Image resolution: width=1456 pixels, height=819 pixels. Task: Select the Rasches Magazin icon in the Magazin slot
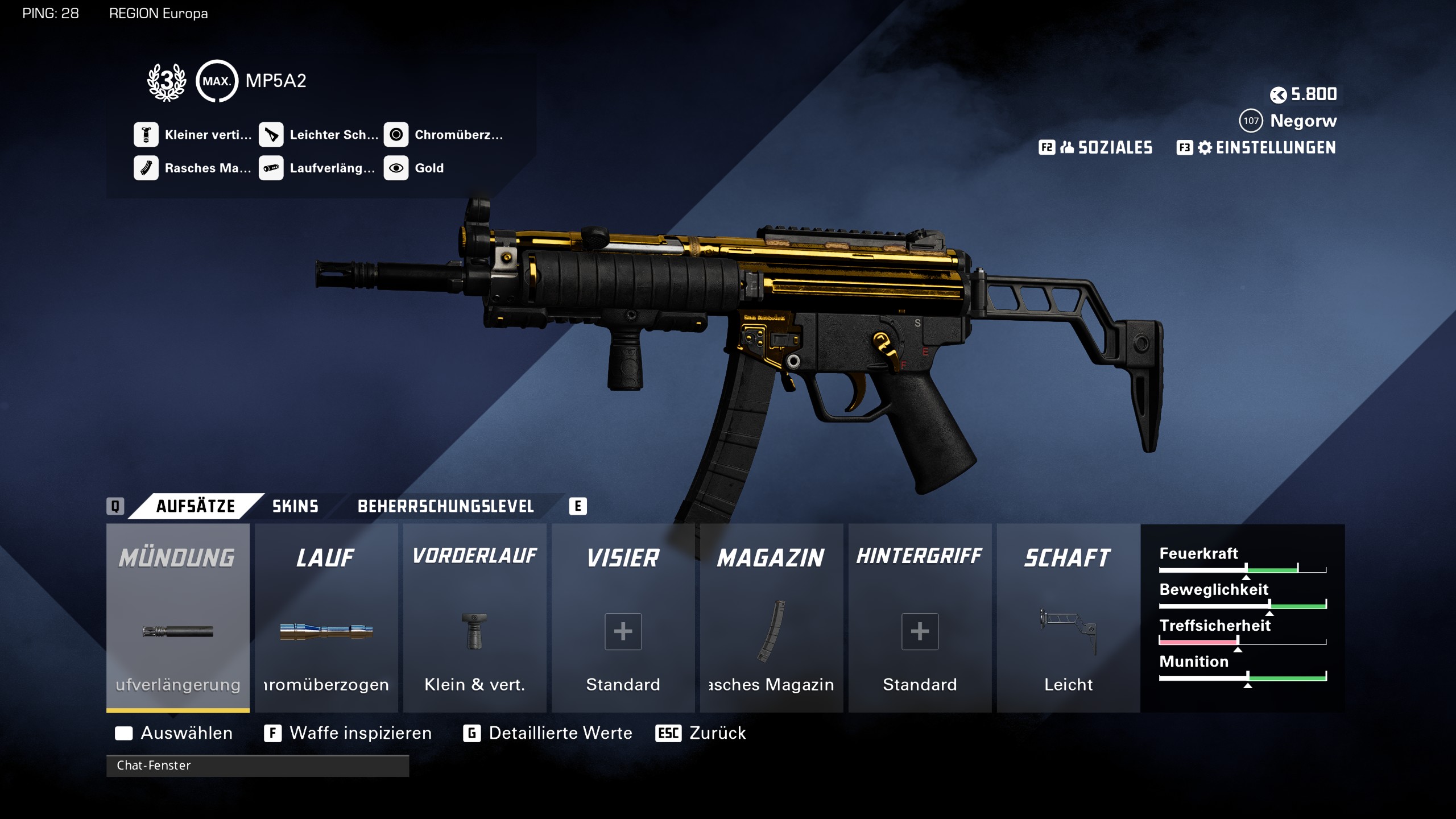(771, 631)
